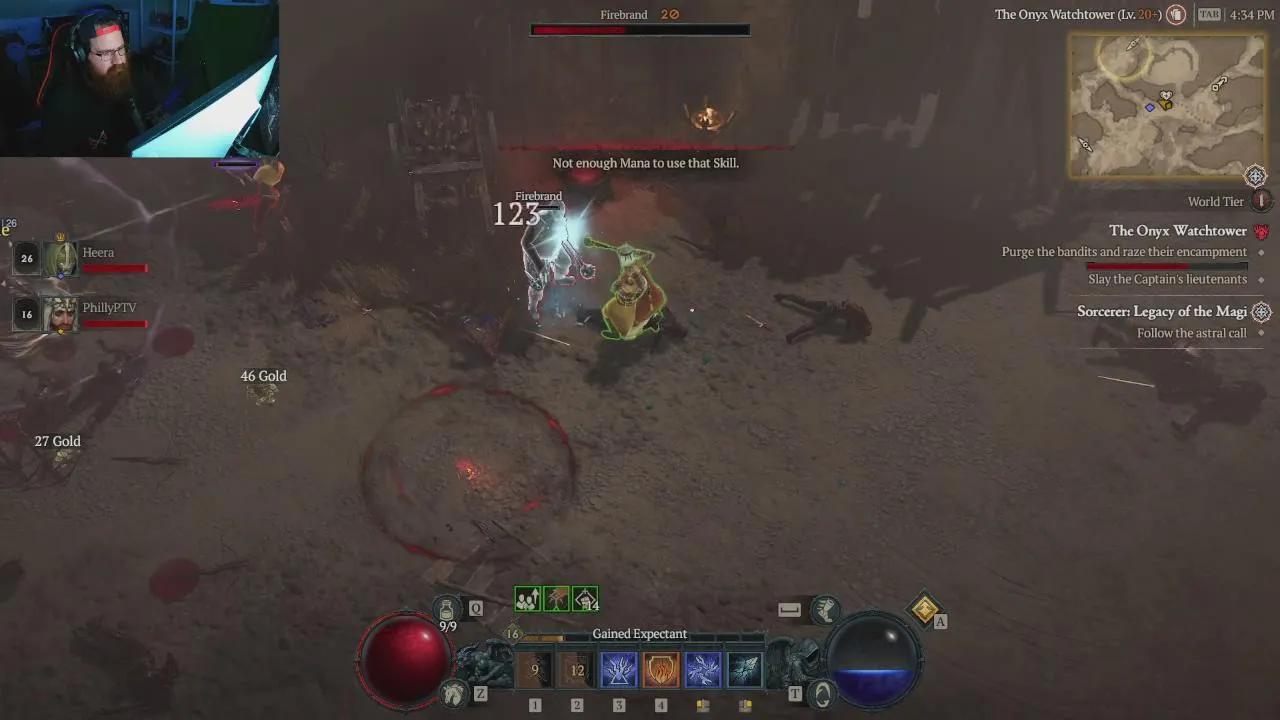Select party member PhillyPTV's portrait

coord(60,314)
